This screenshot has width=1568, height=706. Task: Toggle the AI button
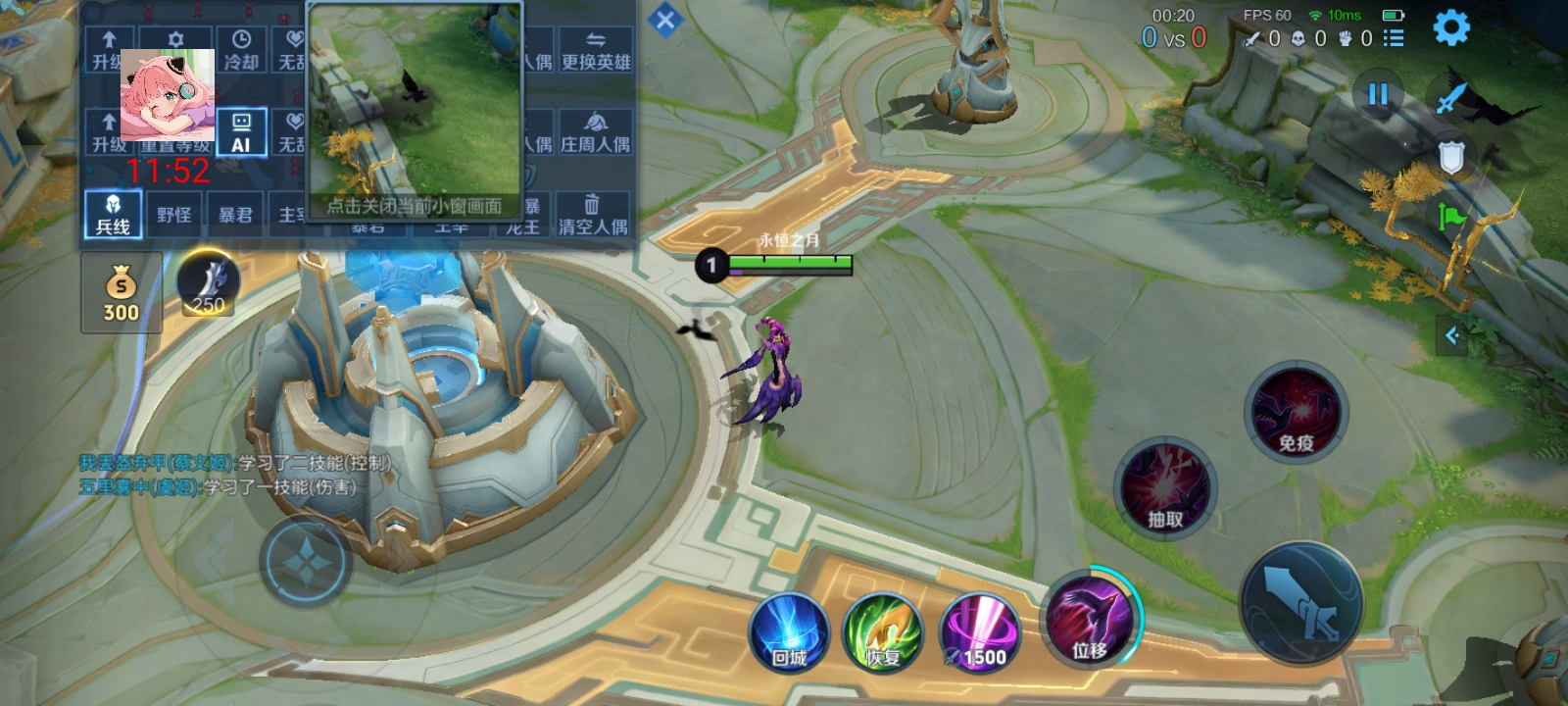pos(241,132)
